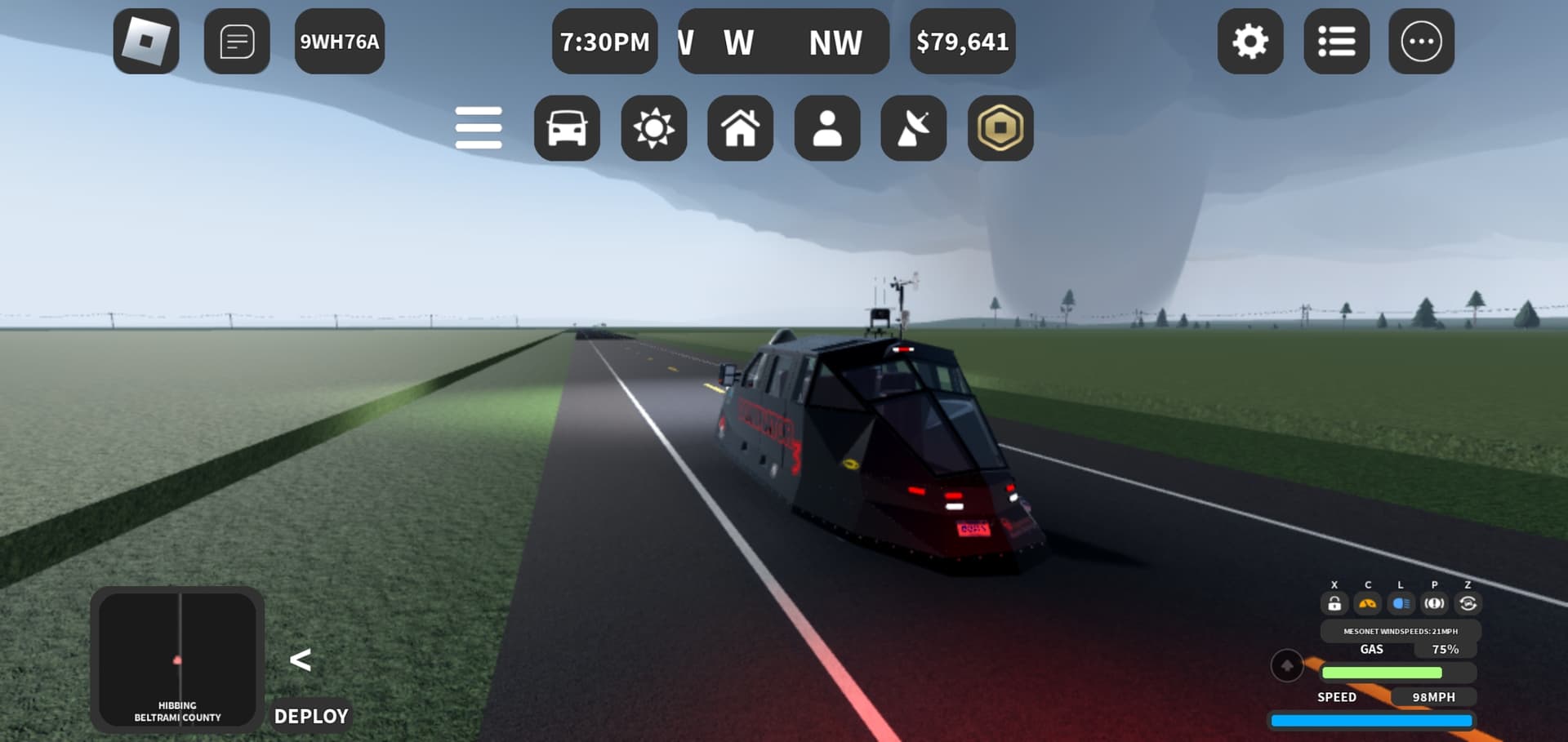Click the cruise control speedometer icon

(x=1367, y=602)
